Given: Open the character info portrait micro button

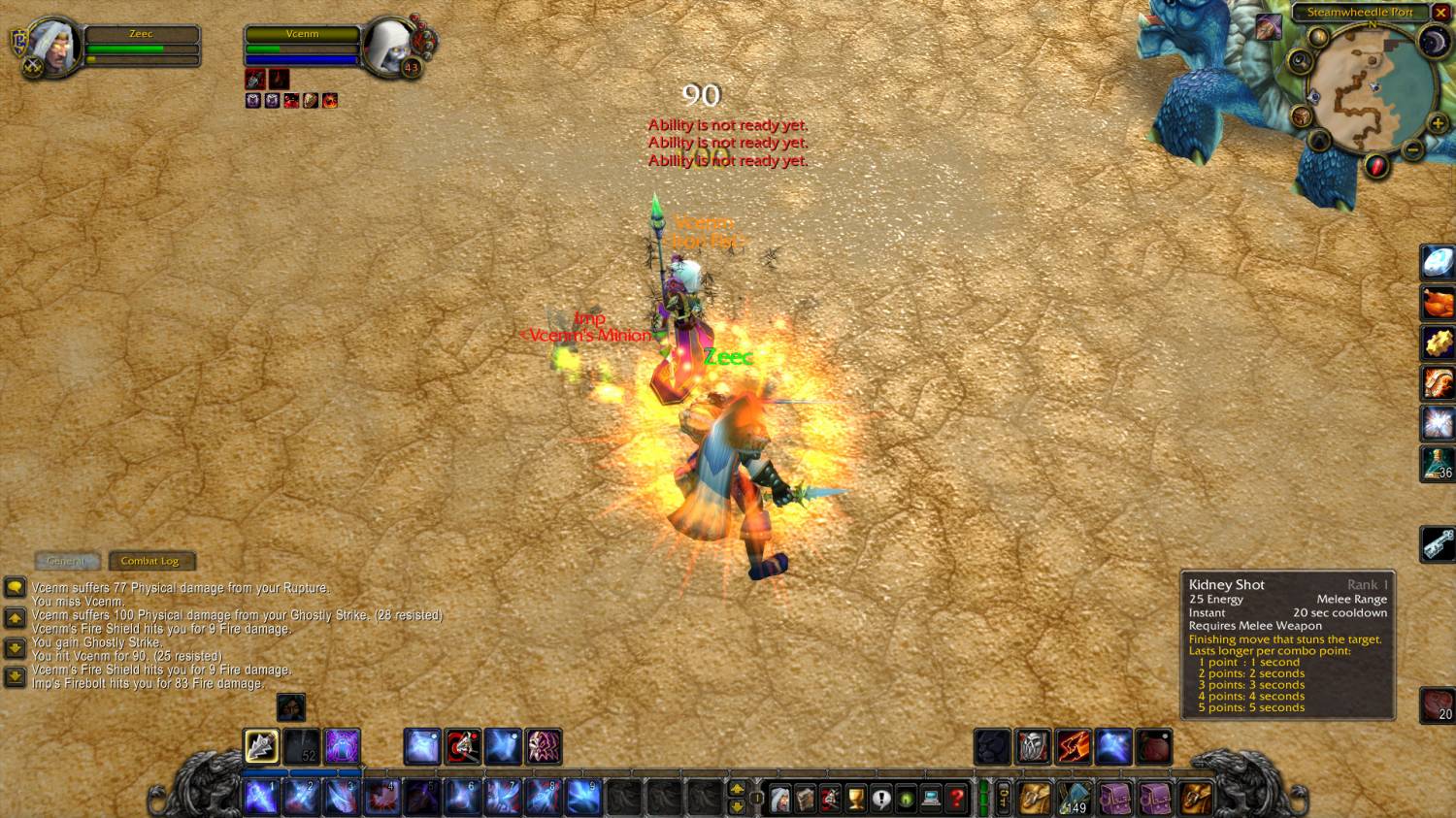Looking at the screenshot, I should (779, 799).
